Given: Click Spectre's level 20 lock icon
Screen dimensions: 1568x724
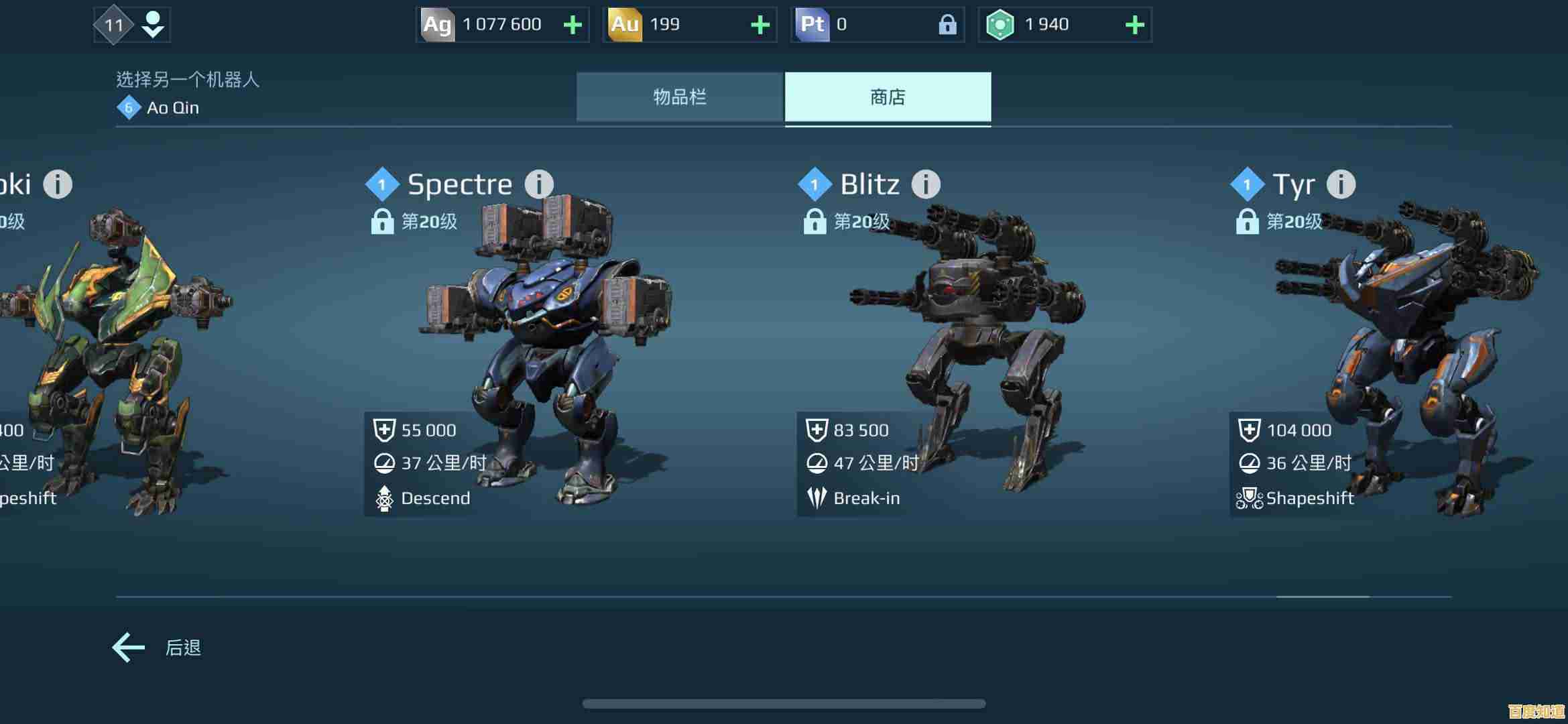Looking at the screenshot, I should (383, 221).
